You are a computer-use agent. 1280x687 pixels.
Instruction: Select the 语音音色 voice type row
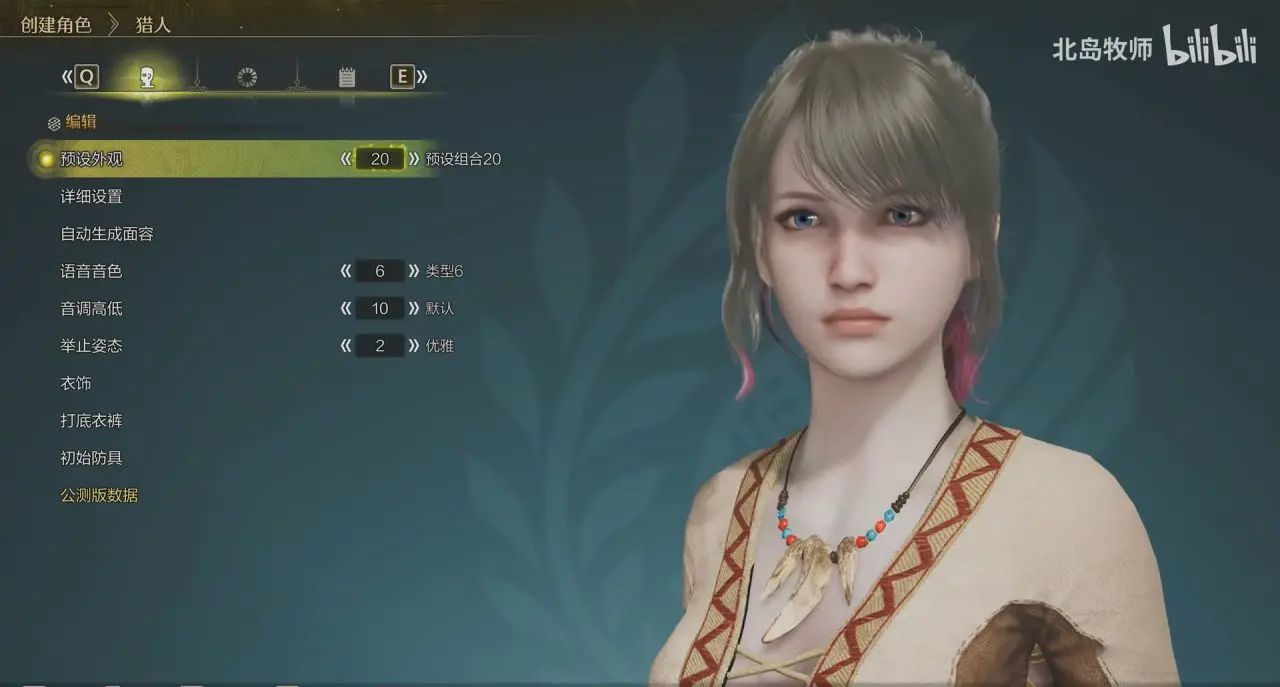91,271
